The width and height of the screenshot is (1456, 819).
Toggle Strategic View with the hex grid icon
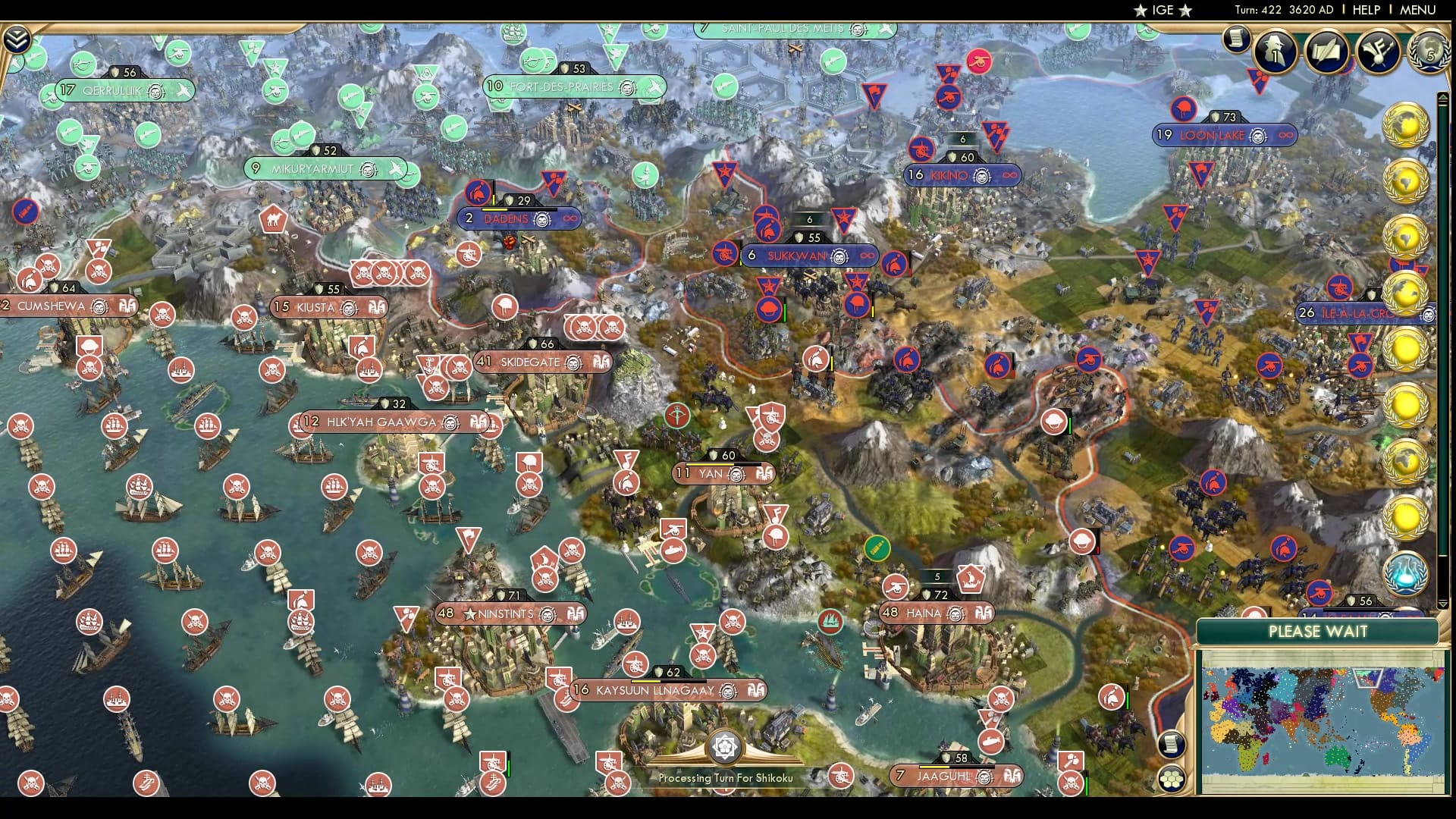tap(1172, 779)
